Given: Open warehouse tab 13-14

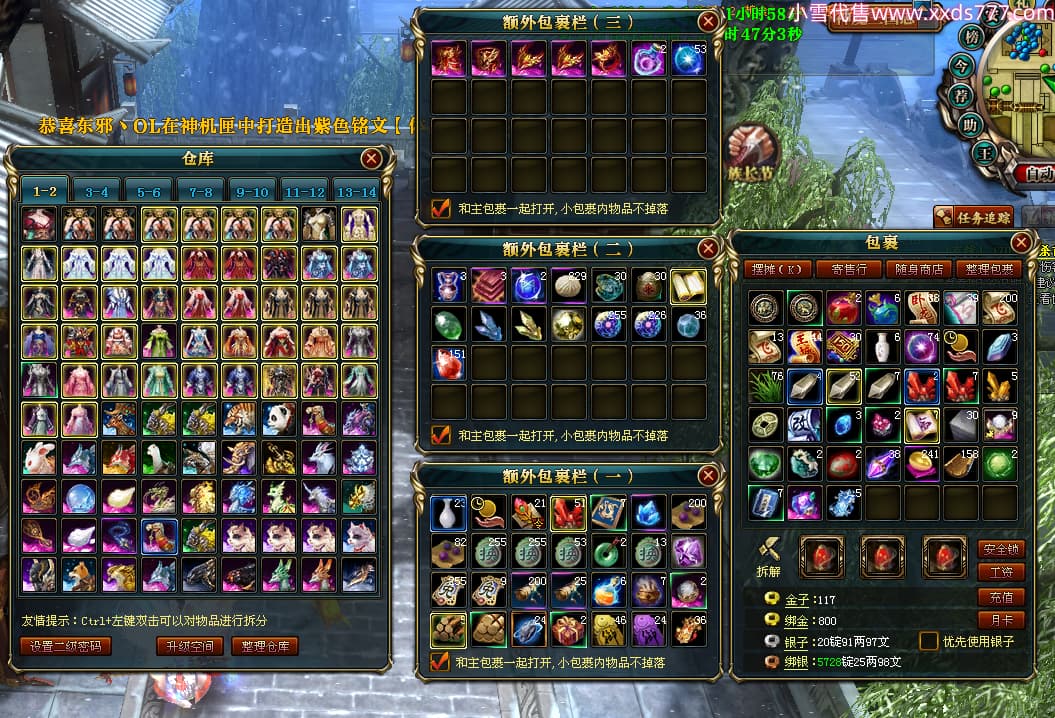Looking at the screenshot, I should coord(356,191).
